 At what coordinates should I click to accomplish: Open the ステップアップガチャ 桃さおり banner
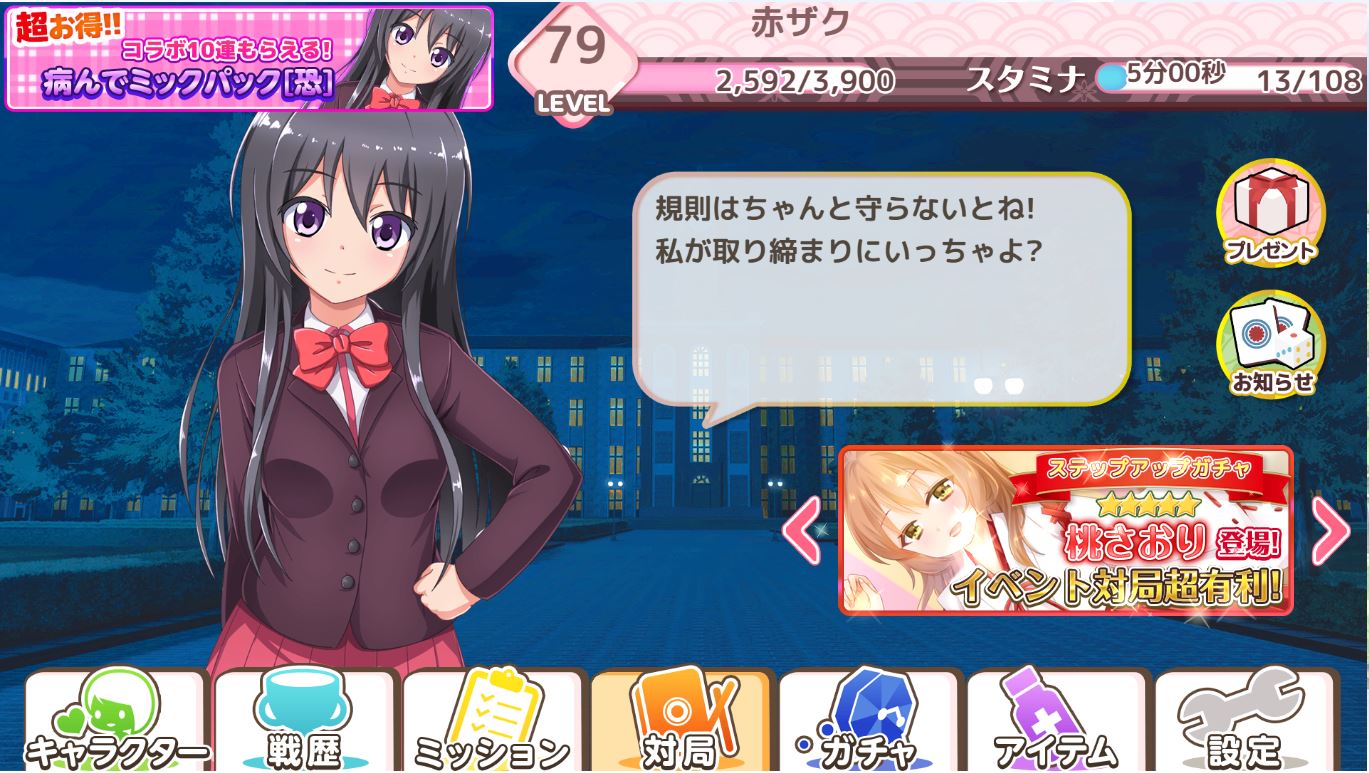[x=1065, y=530]
